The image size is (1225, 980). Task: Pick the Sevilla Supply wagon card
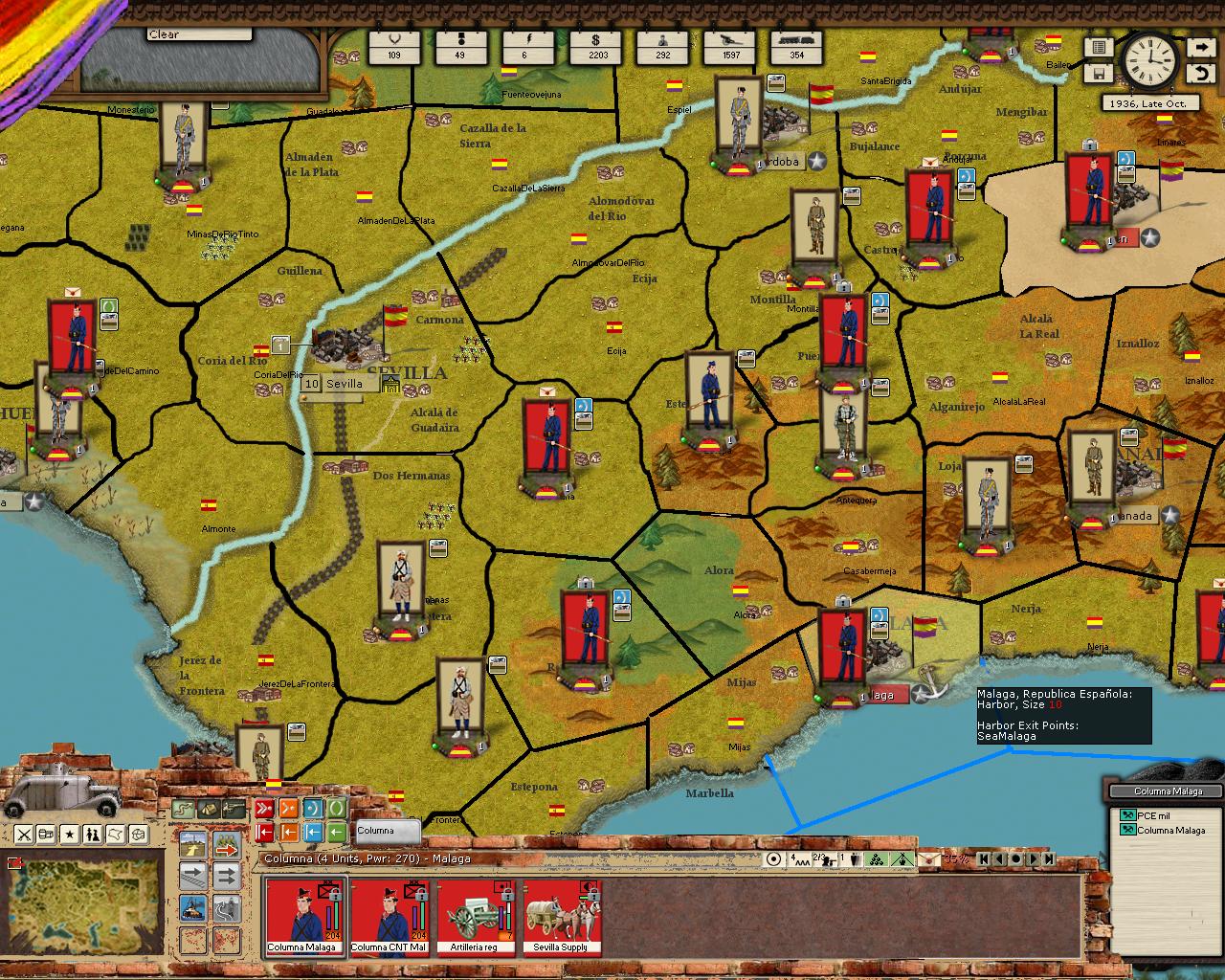point(562,917)
